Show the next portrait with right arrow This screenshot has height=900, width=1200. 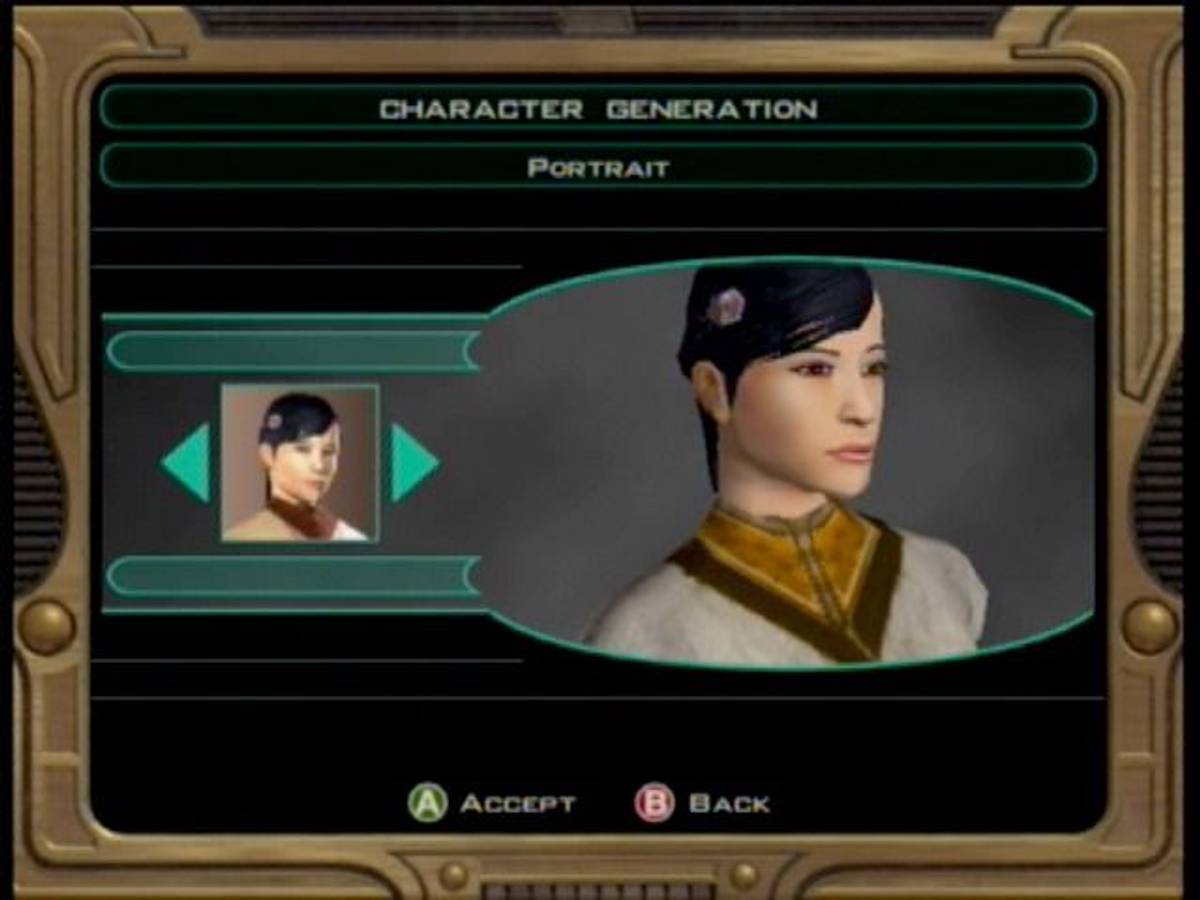click(x=412, y=462)
